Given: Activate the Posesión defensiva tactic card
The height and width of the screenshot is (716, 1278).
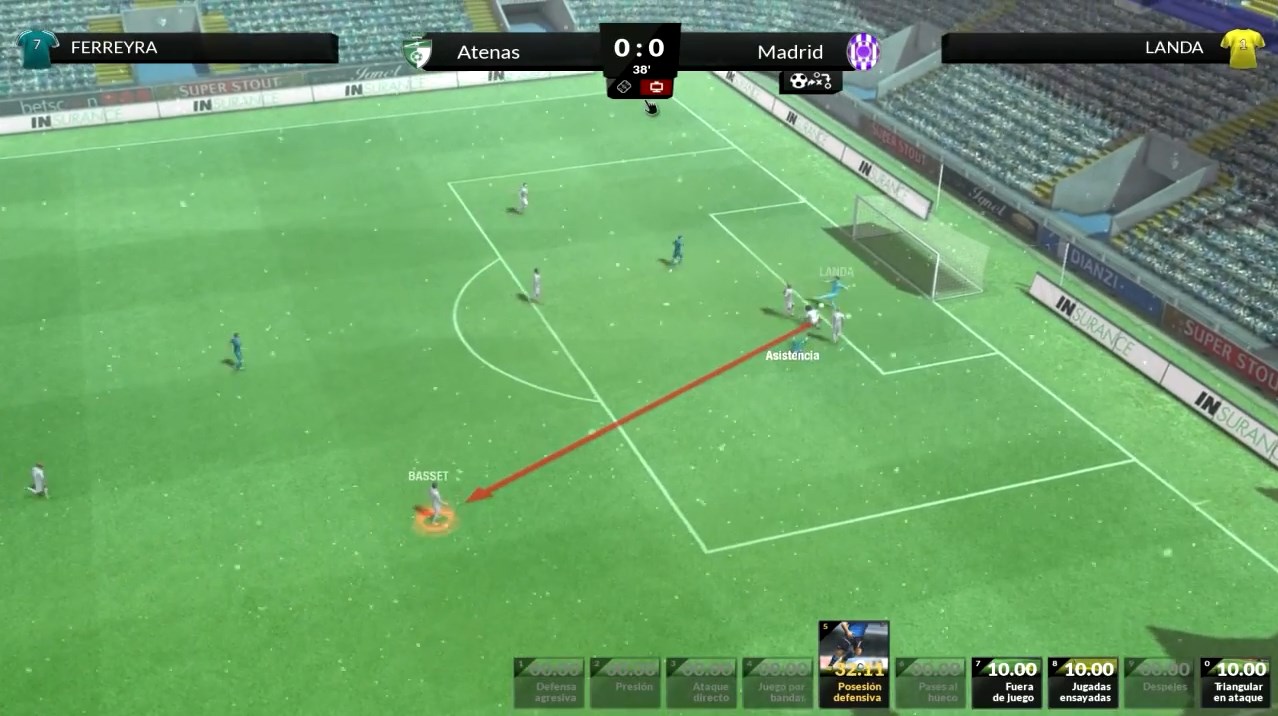Looking at the screenshot, I should pos(853,664).
